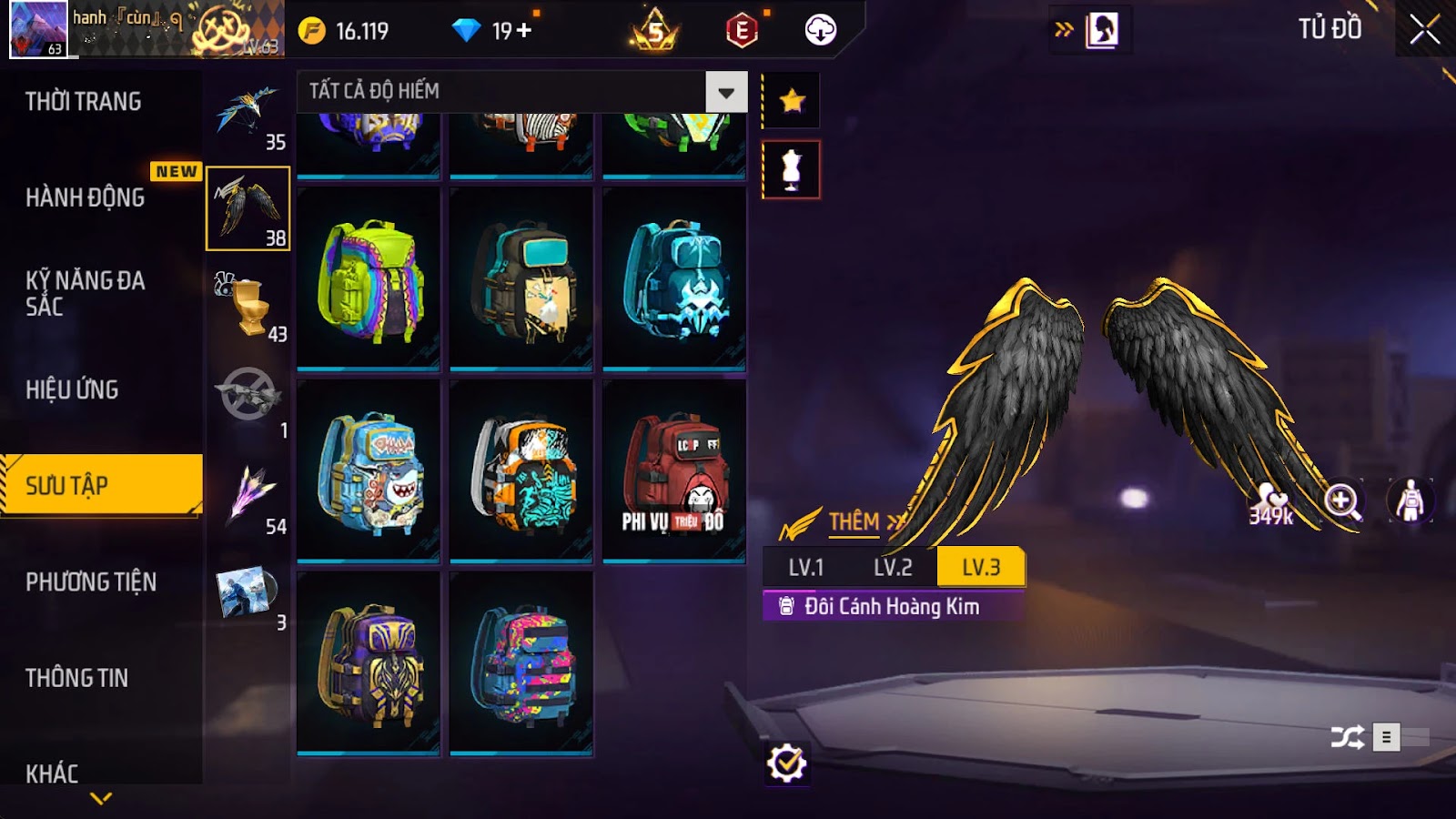Select the shark graffiti backpack
This screenshot has height=819, width=1456.
pos(369,470)
